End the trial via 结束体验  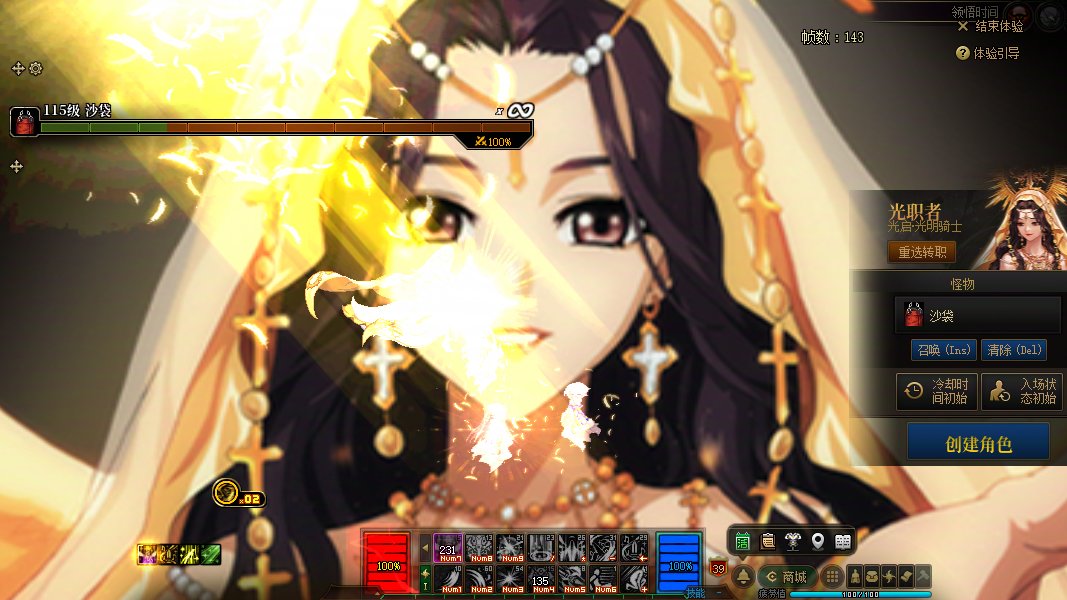click(x=990, y=26)
